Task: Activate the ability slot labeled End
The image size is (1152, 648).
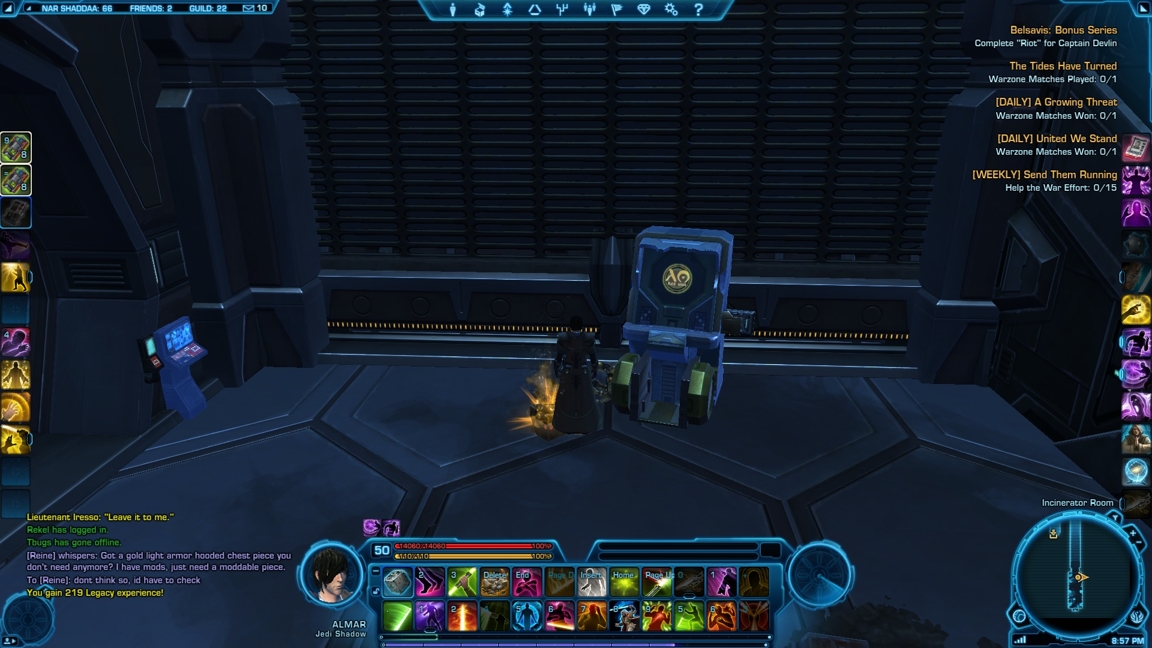Action: point(527,582)
